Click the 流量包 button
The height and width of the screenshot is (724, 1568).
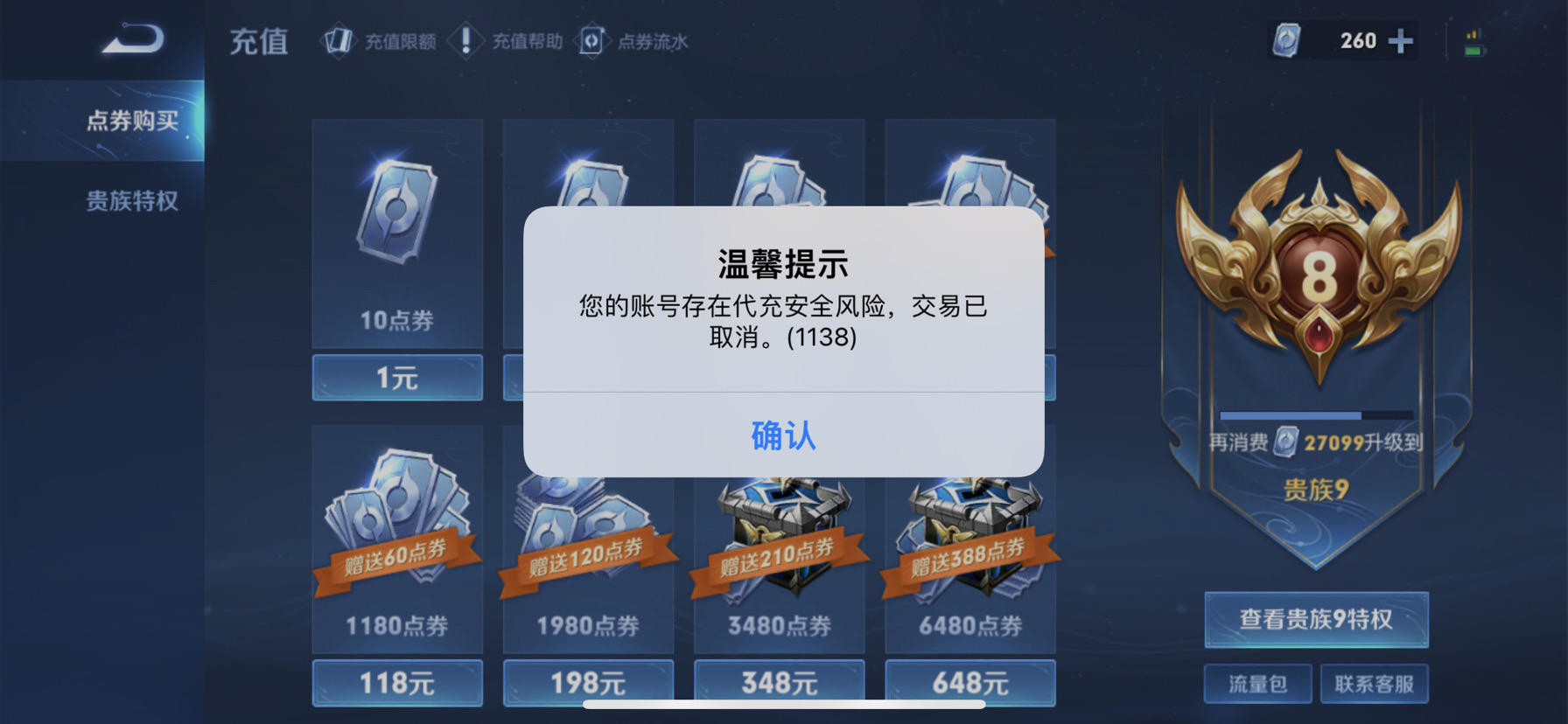(1257, 684)
